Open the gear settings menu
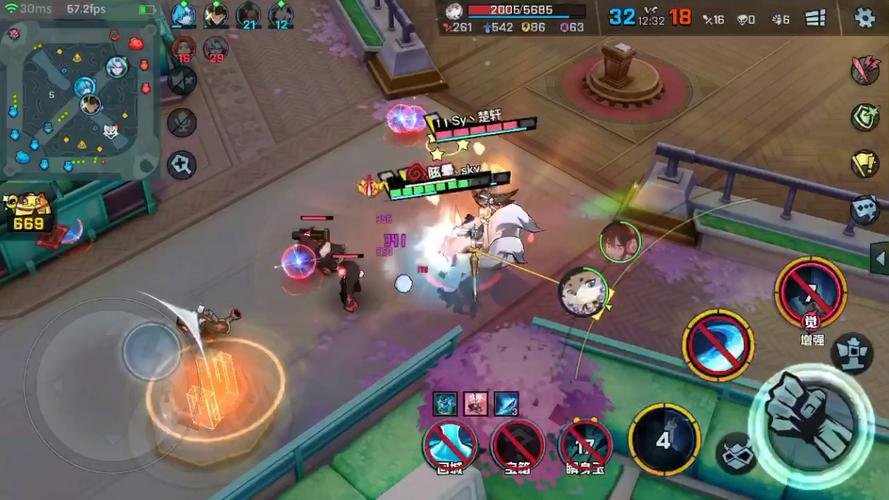 (865, 17)
